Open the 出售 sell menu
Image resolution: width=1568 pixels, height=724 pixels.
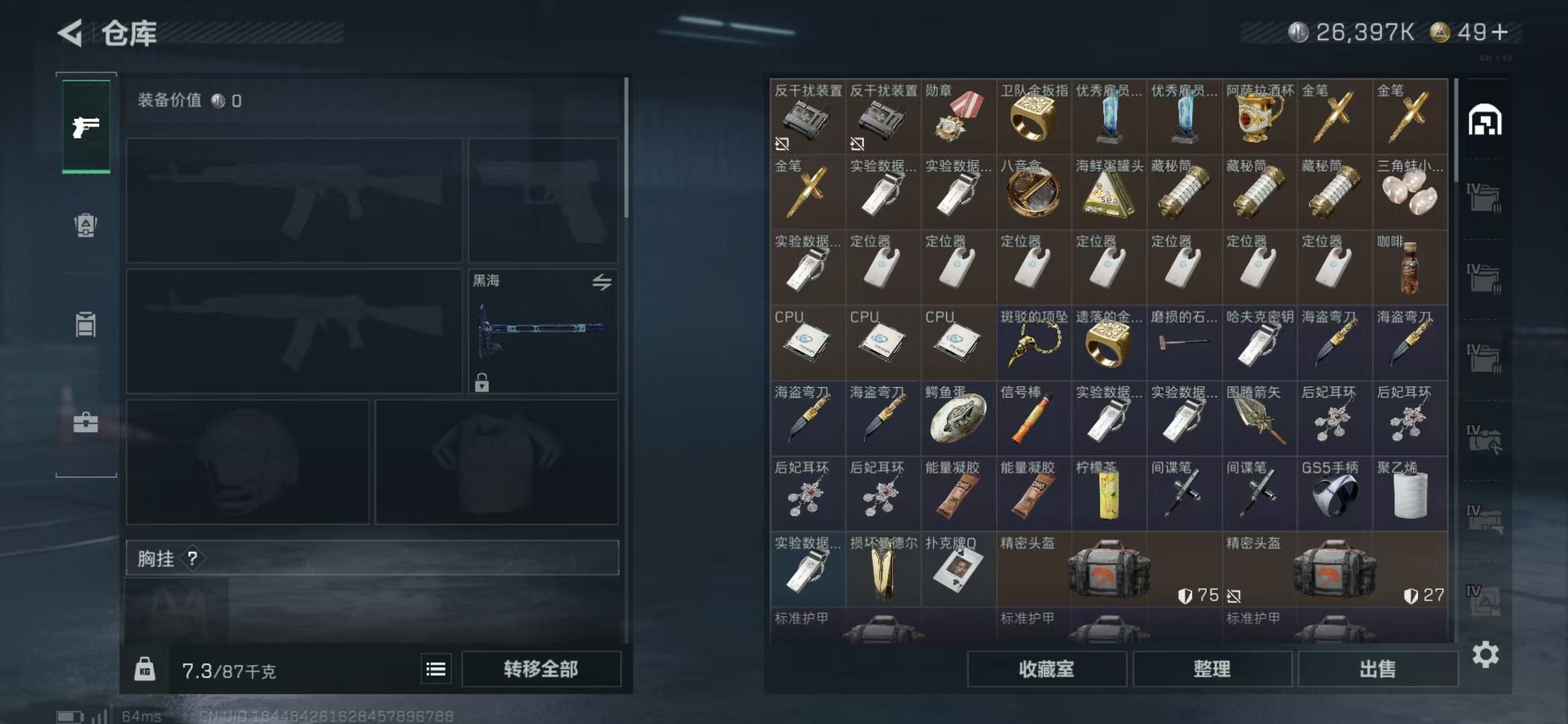click(x=1377, y=669)
